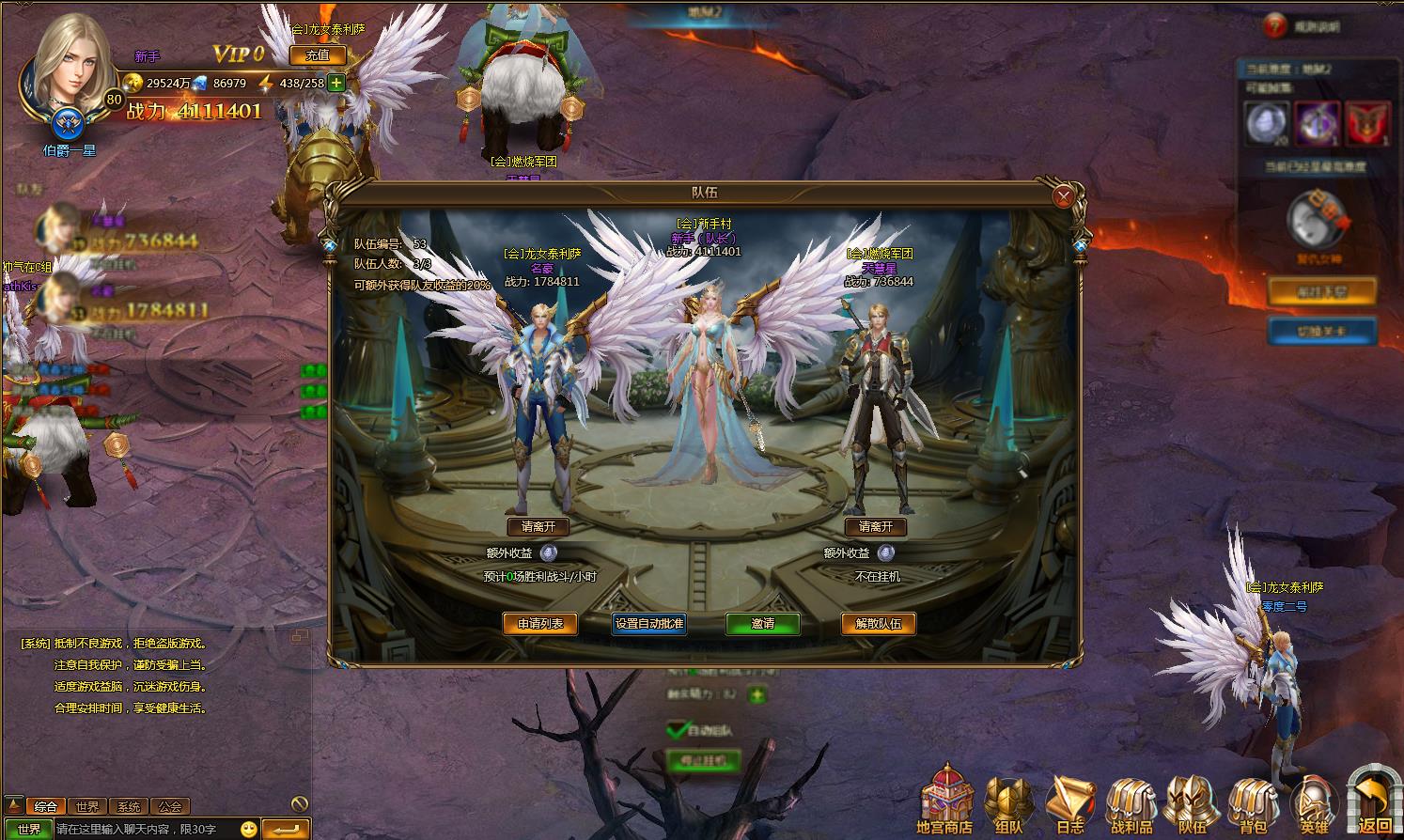The image size is (1404, 840).
Task: Switch chat to the 公会 guild tab
Action: 170,806
